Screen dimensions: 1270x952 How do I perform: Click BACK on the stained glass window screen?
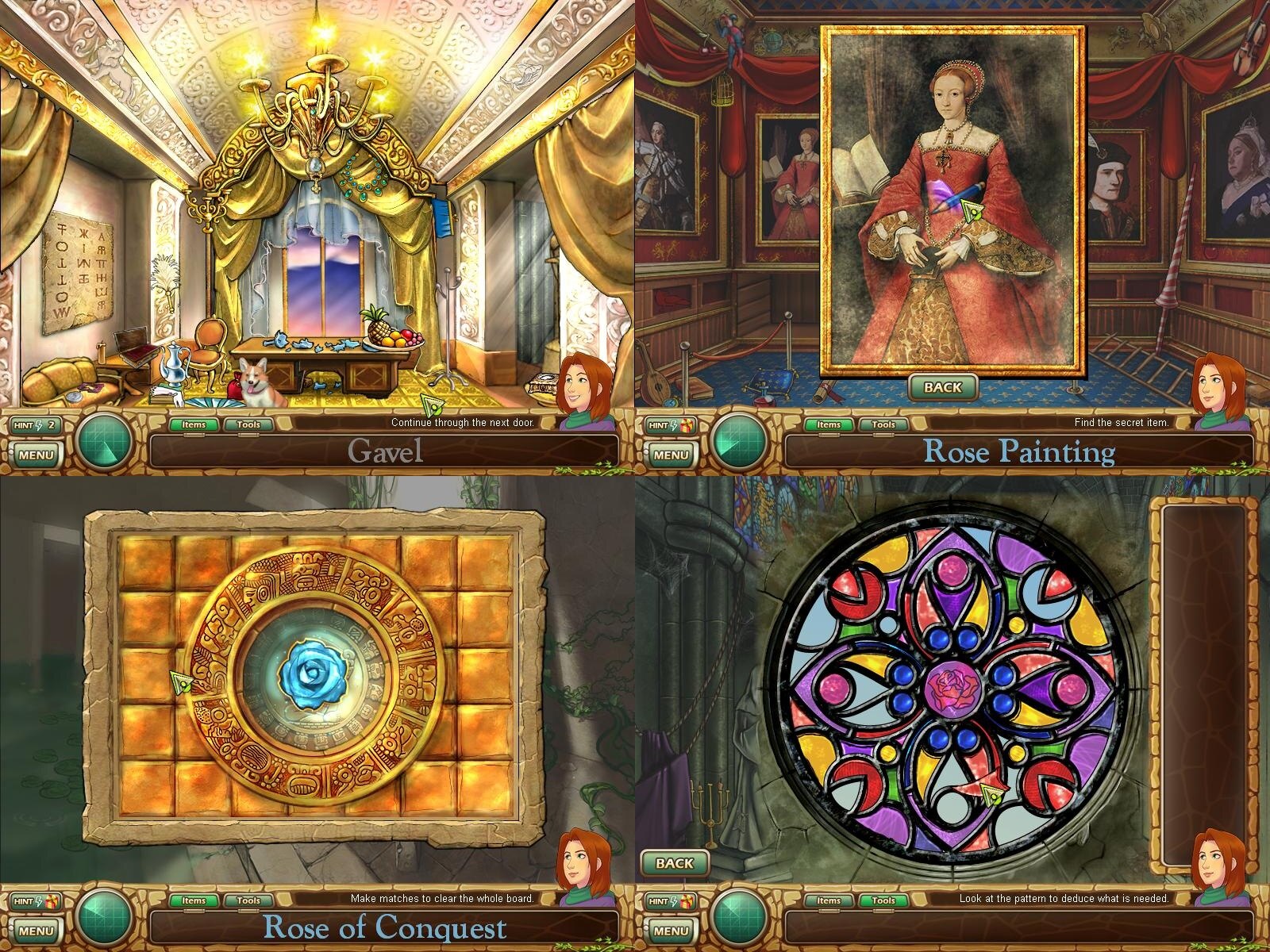tap(675, 863)
